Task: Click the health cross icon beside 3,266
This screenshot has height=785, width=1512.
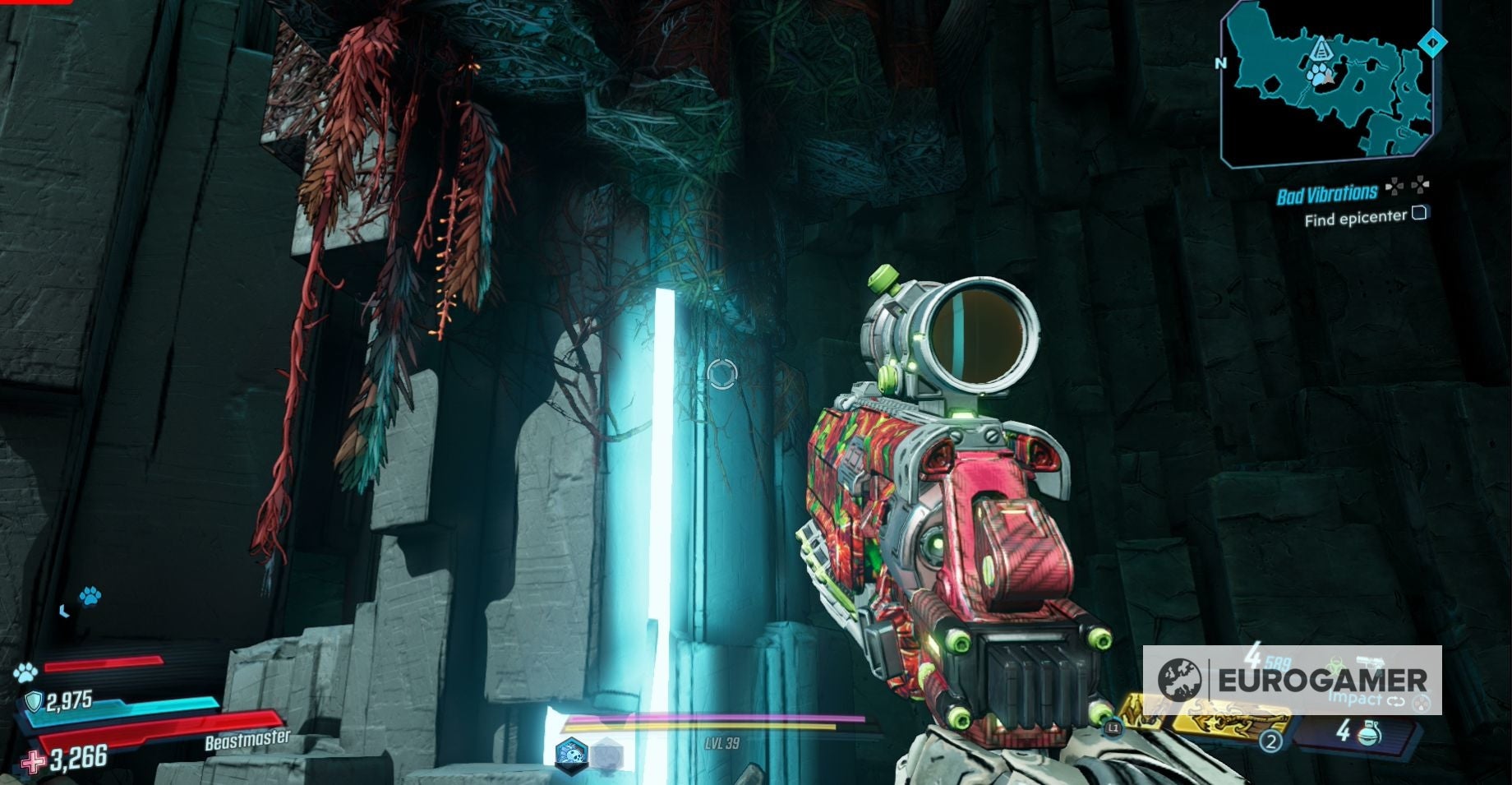Action: pos(31,760)
